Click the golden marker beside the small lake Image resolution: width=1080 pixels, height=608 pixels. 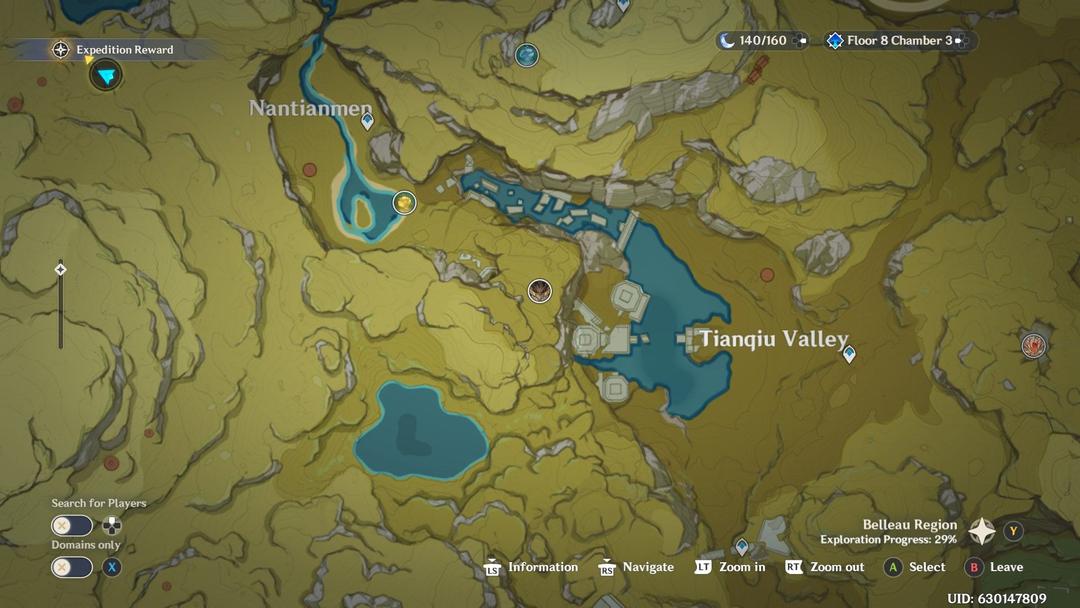404,203
